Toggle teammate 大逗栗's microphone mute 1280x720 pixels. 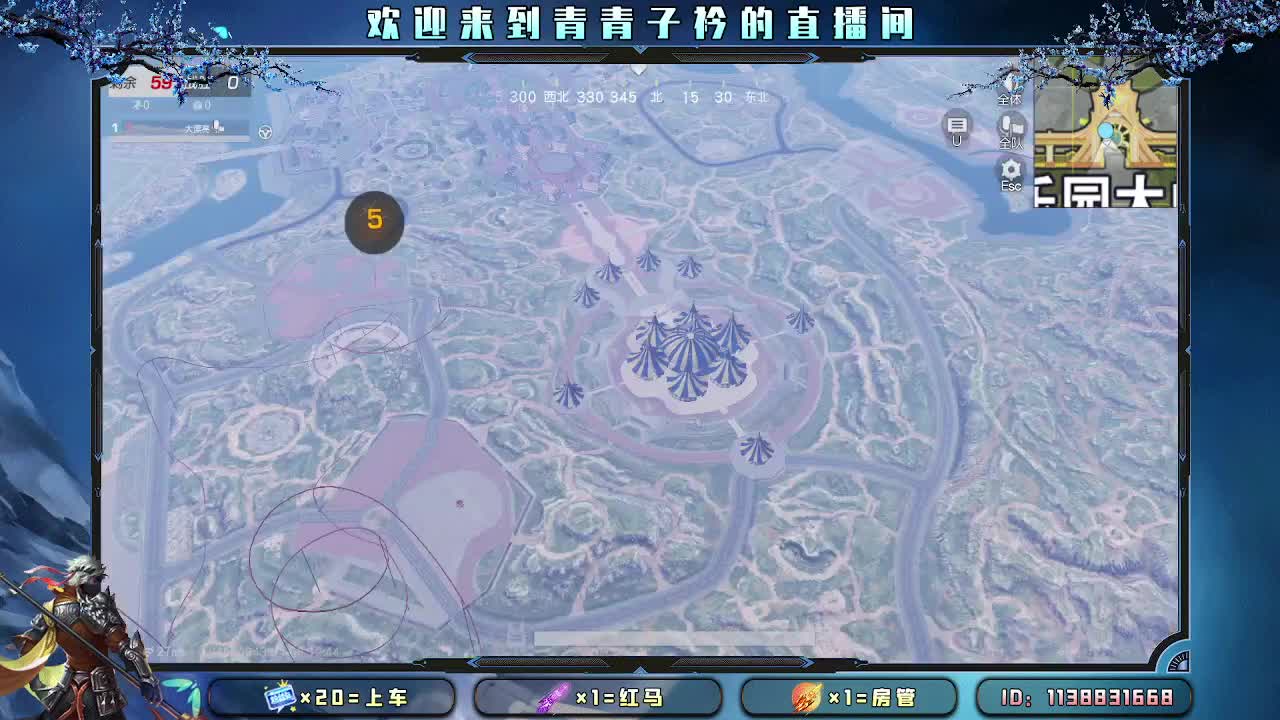[215, 128]
